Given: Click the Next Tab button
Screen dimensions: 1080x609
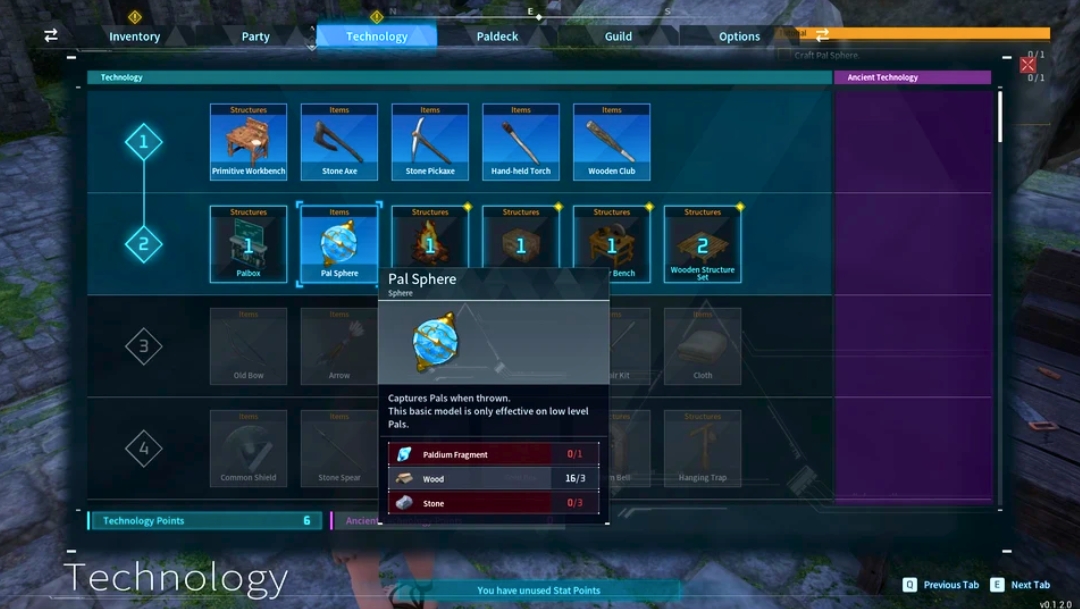Looking at the screenshot, I should point(1021,585).
